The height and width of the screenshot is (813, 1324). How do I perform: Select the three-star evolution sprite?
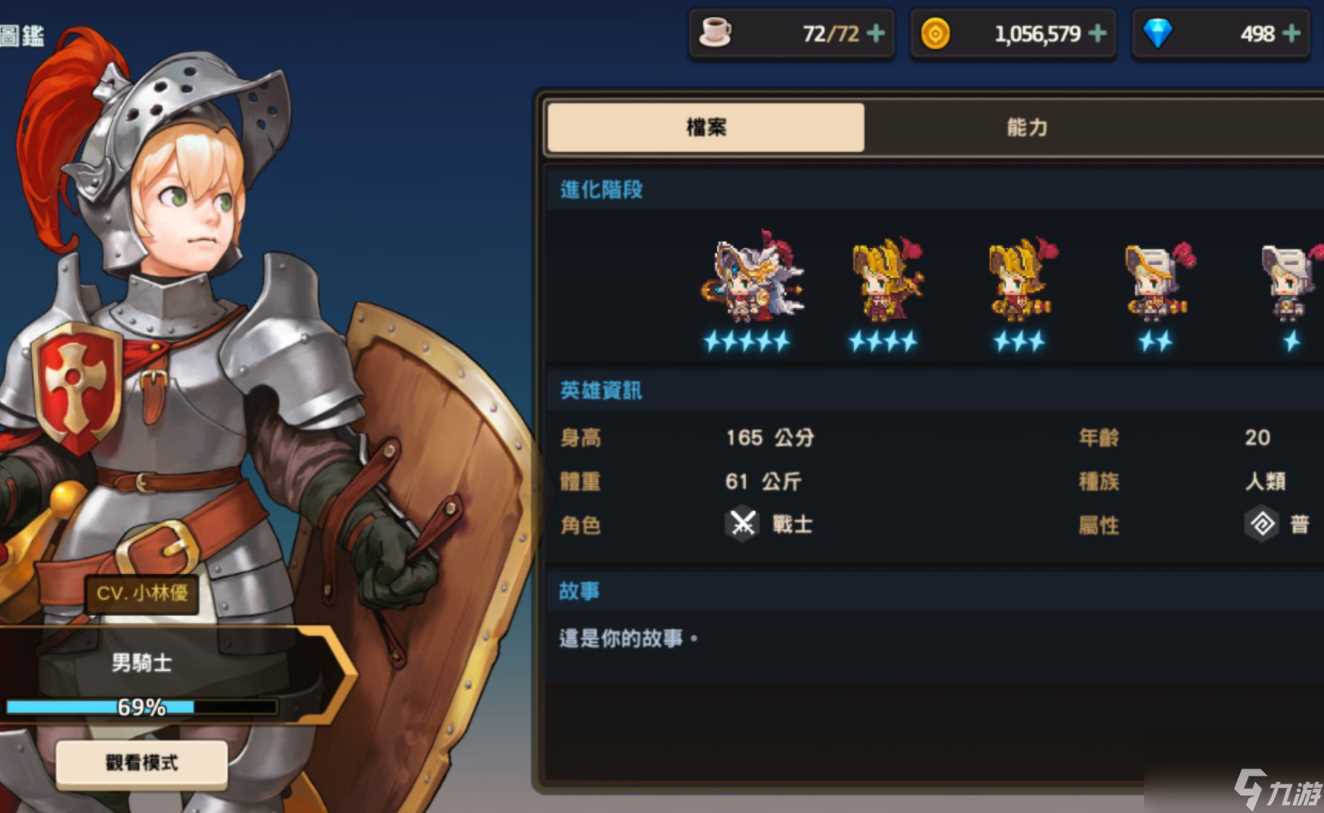pos(1021,280)
